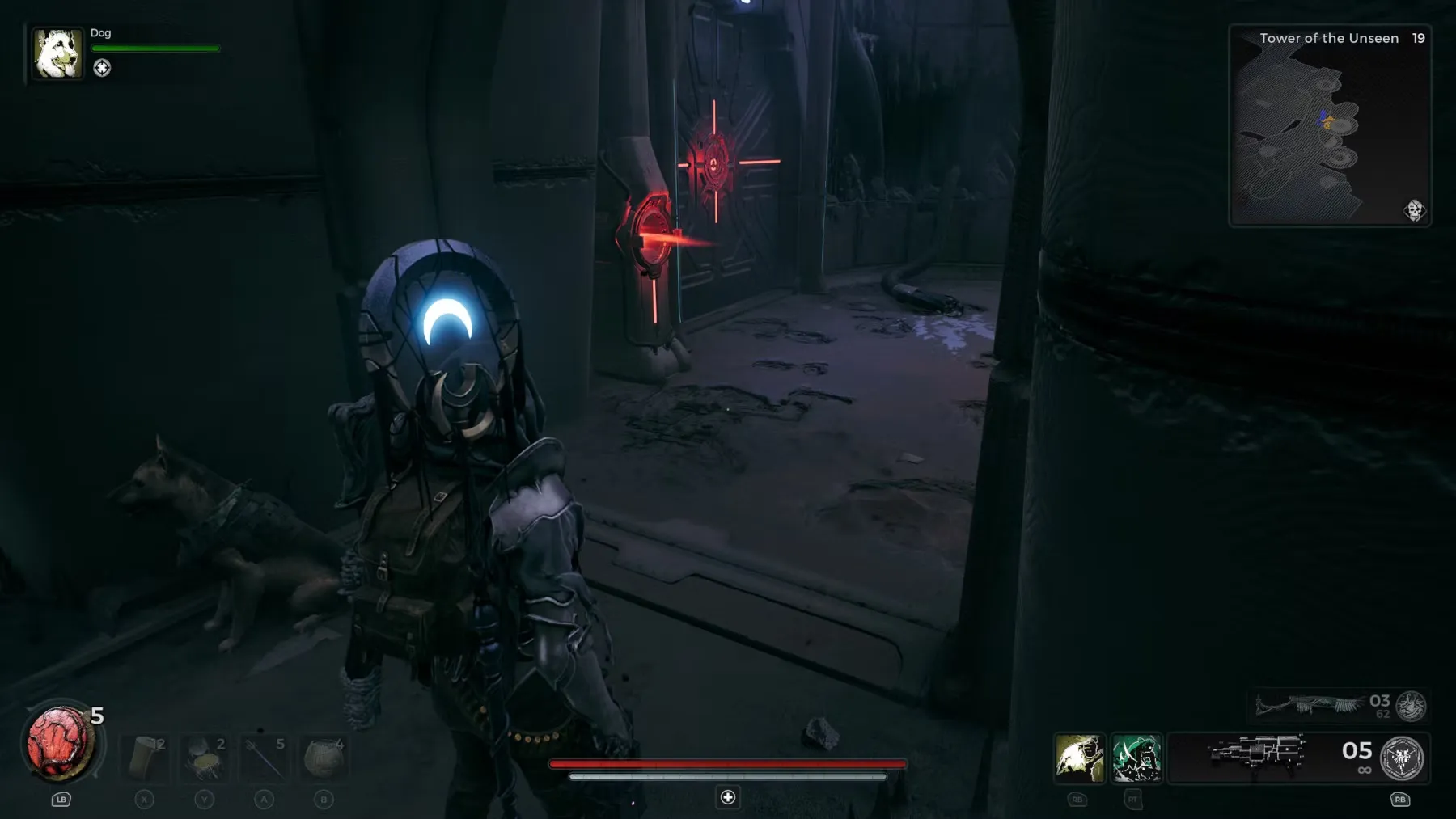1456x819 pixels.
Task: Use the drum-shaped consumable with count 2
Action: coord(205,758)
